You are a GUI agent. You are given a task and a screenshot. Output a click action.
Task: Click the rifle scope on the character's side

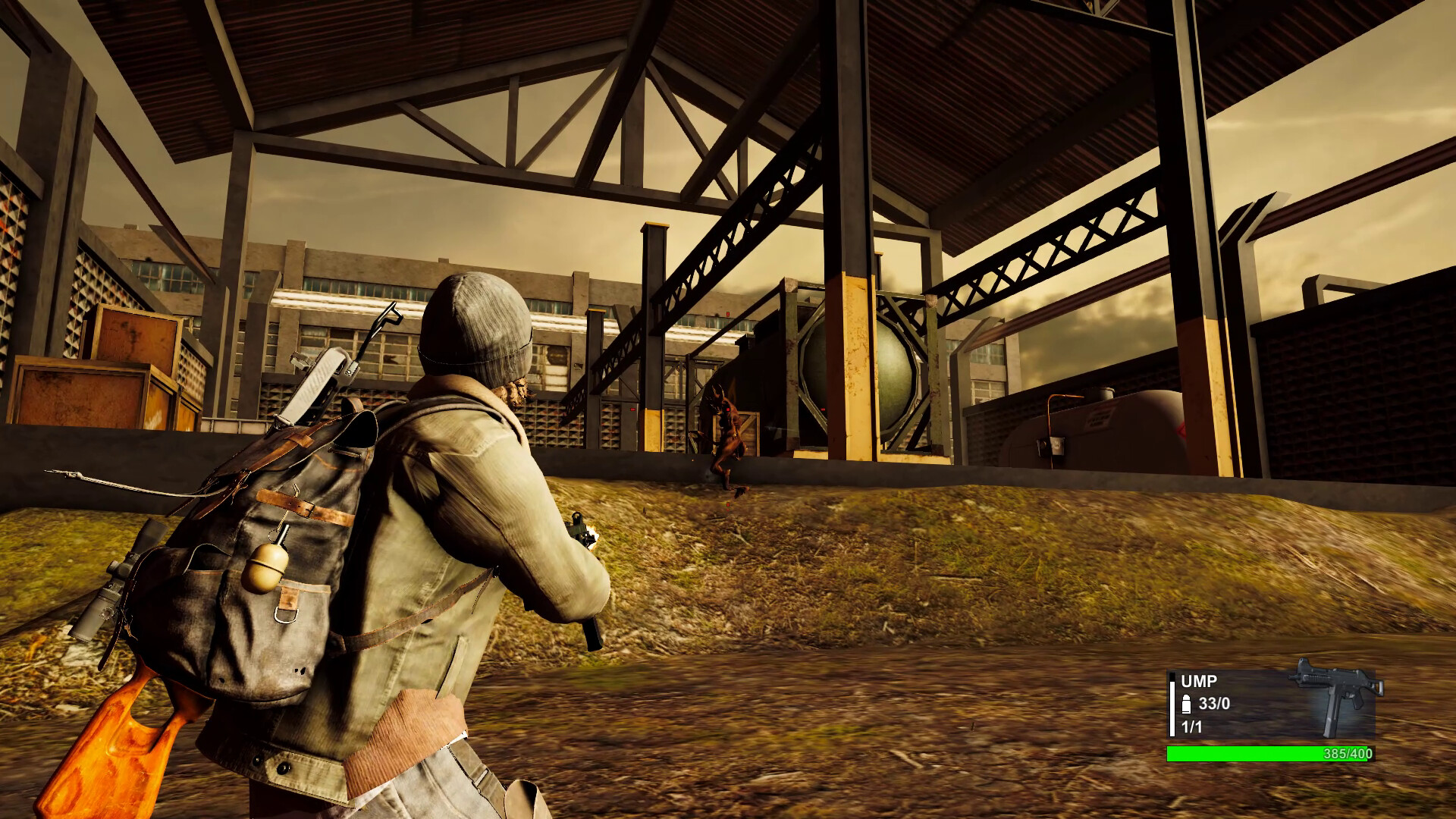[99, 599]
